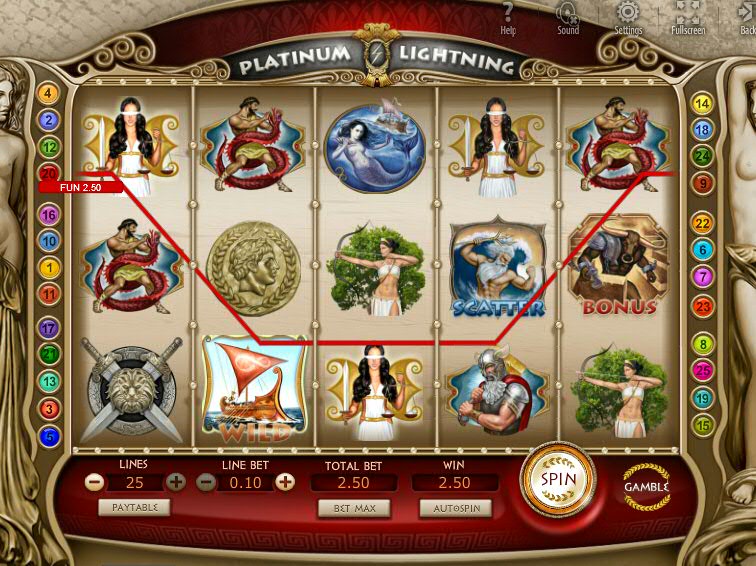Select payline number 14 marker
Screen dimensions: 756x566
pyautogui.click(x=703, y=103)
